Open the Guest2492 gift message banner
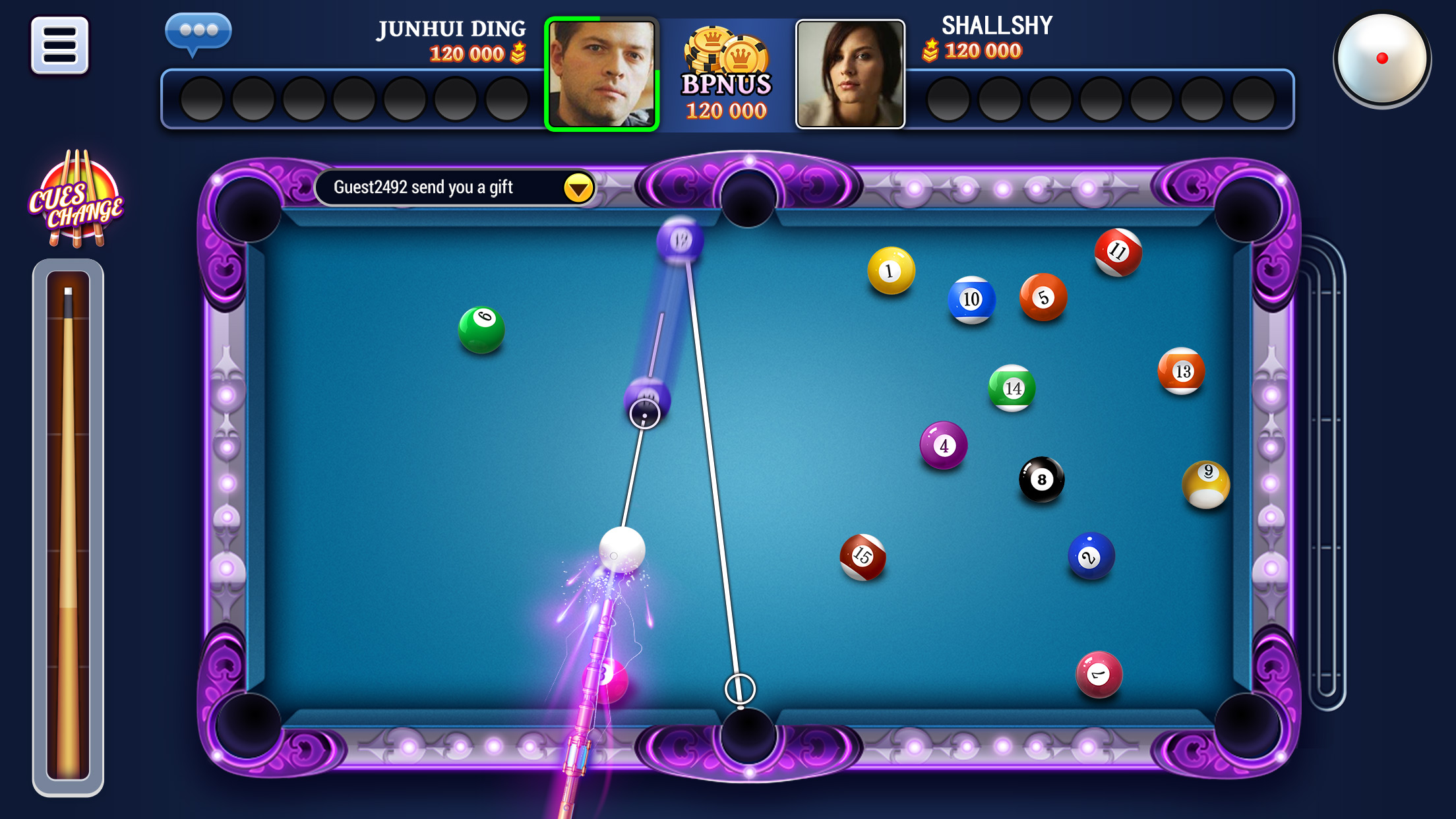1456x819 pixels. [x=442, y=187]
